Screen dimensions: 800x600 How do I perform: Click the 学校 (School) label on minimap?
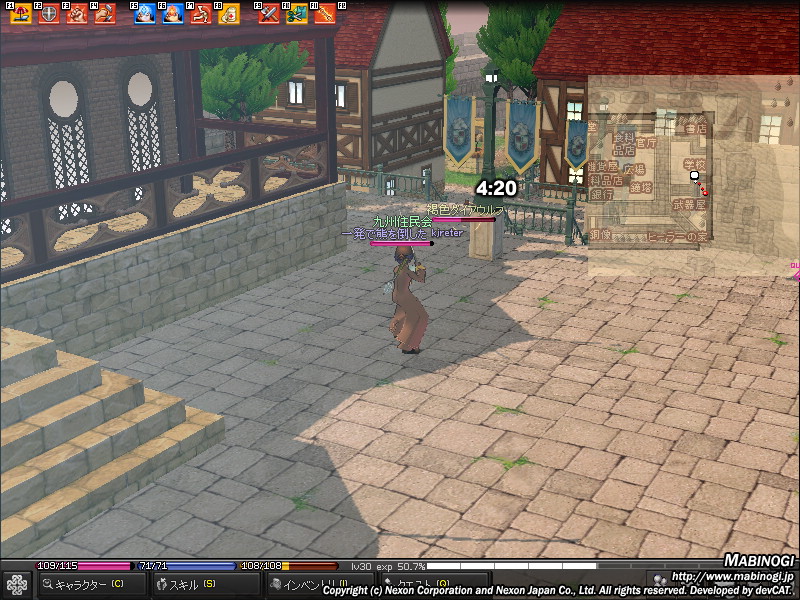pos(694,164)
